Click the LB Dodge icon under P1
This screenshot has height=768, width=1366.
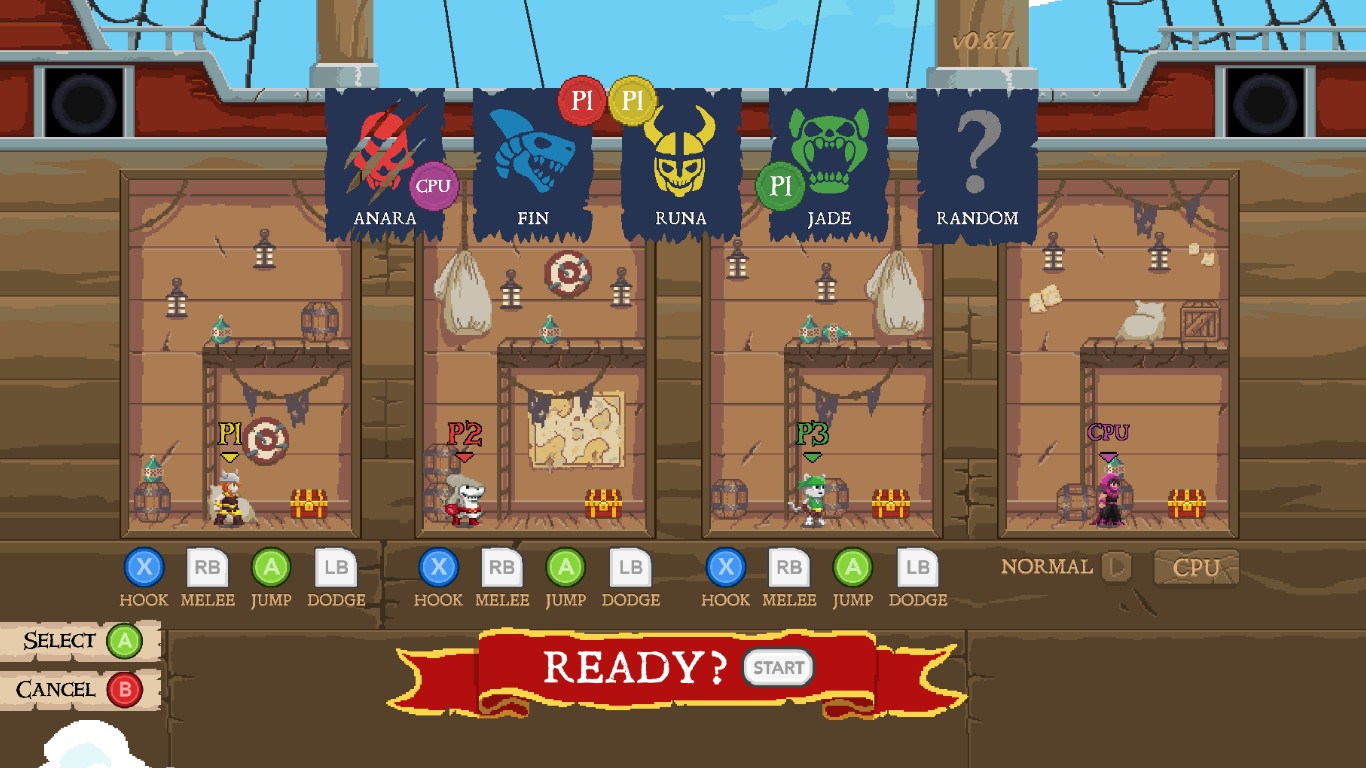click(337, 568)
